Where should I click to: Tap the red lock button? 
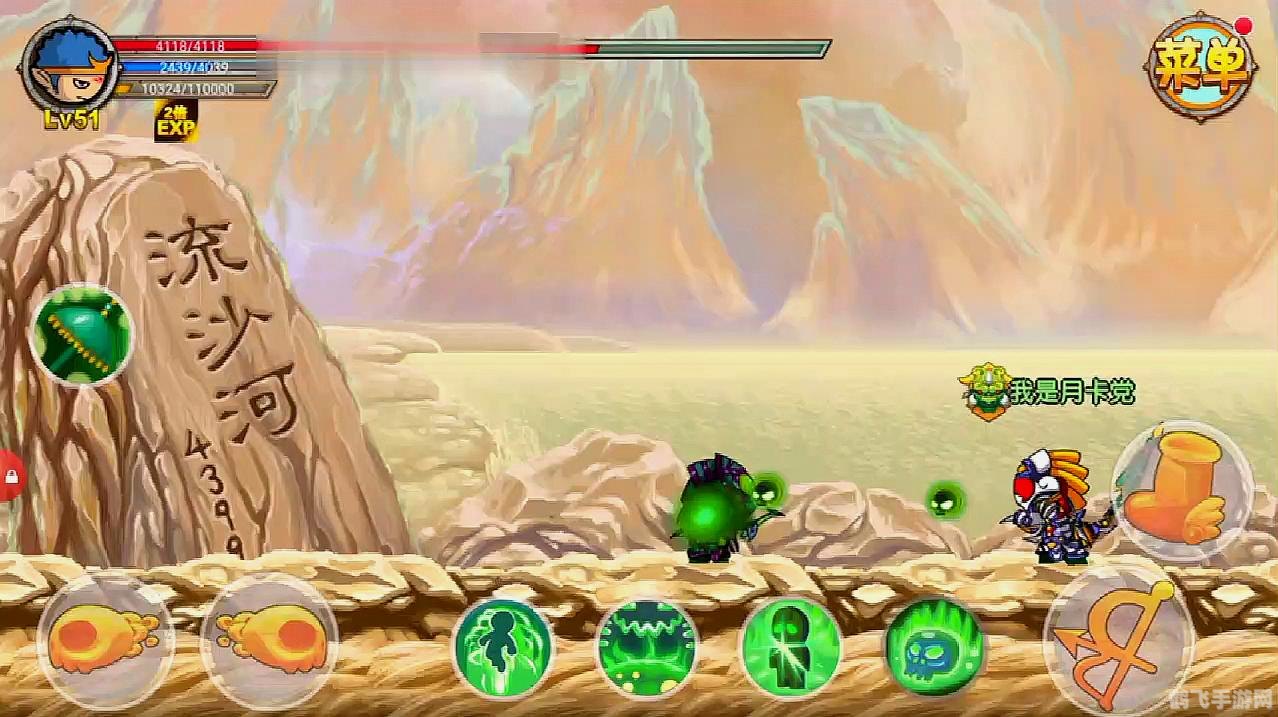pyautogui.click(x=10, y=475)
